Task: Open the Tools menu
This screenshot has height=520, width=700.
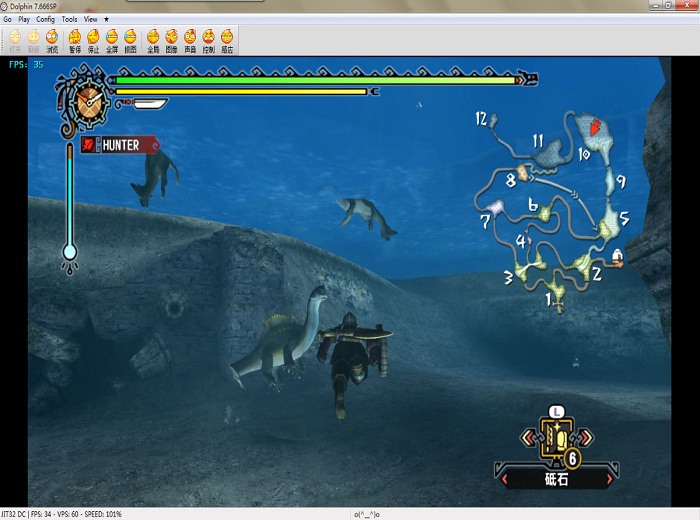Action: 69,19
